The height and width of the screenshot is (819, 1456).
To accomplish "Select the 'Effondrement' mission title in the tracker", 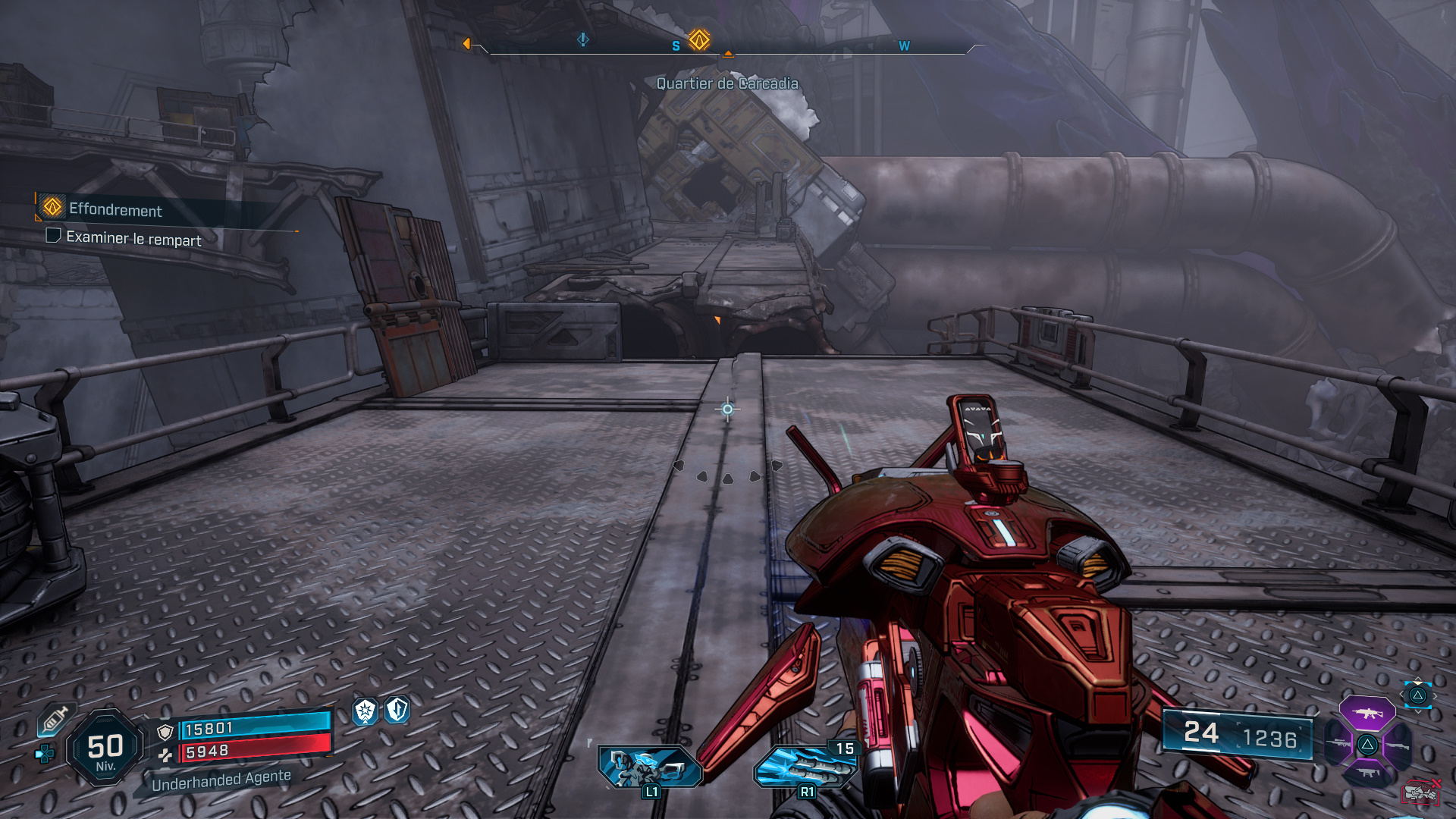I will 115,211.
